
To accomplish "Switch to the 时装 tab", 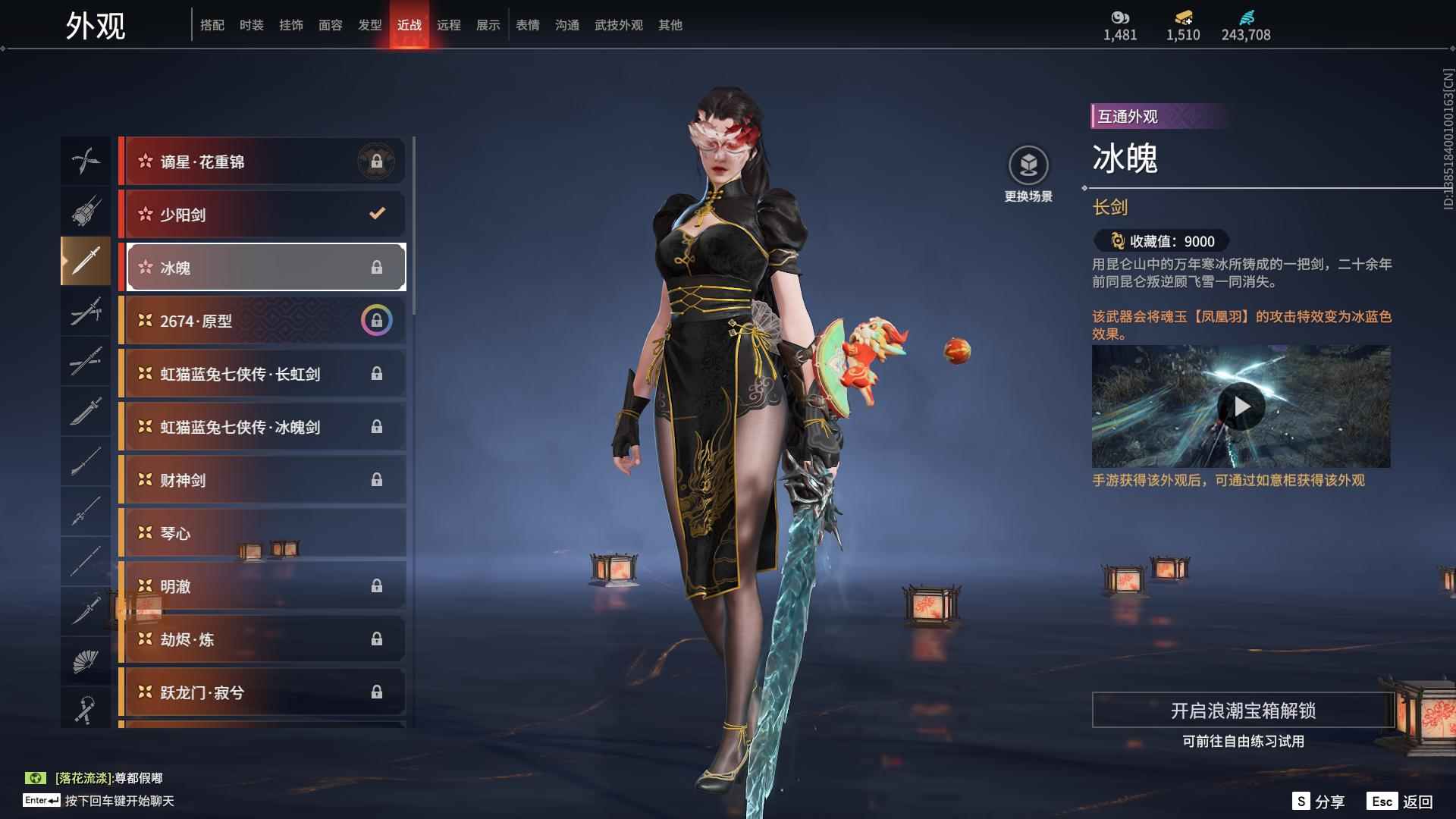I will coord(251,25).
